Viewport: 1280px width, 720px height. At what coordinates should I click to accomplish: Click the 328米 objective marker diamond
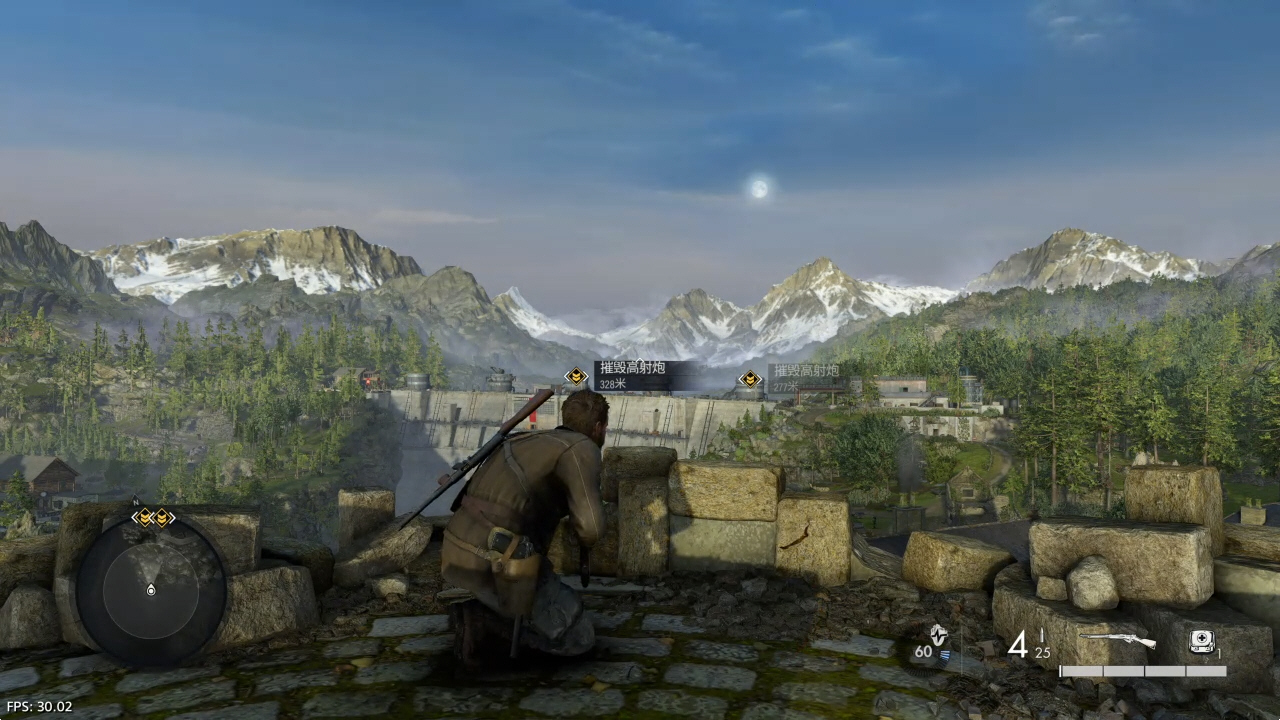coord(576,377)
